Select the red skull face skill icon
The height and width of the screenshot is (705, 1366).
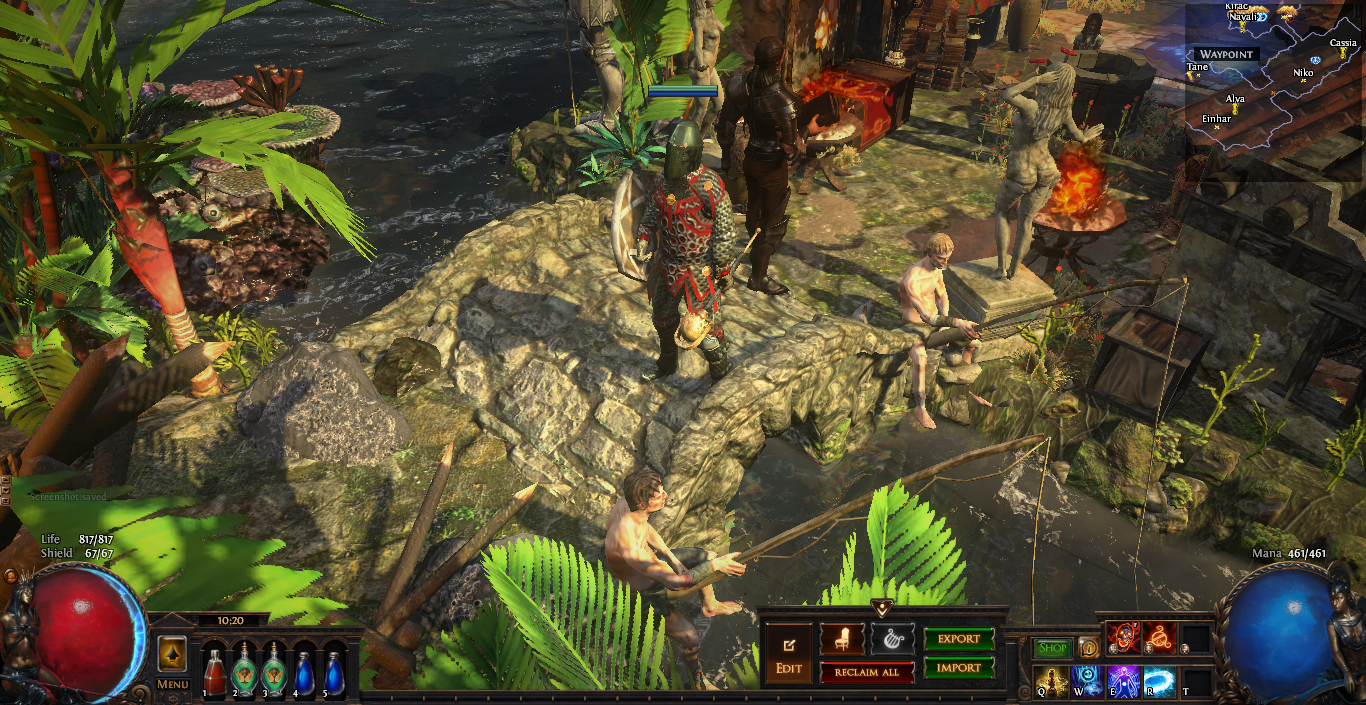coord(1124,637)
